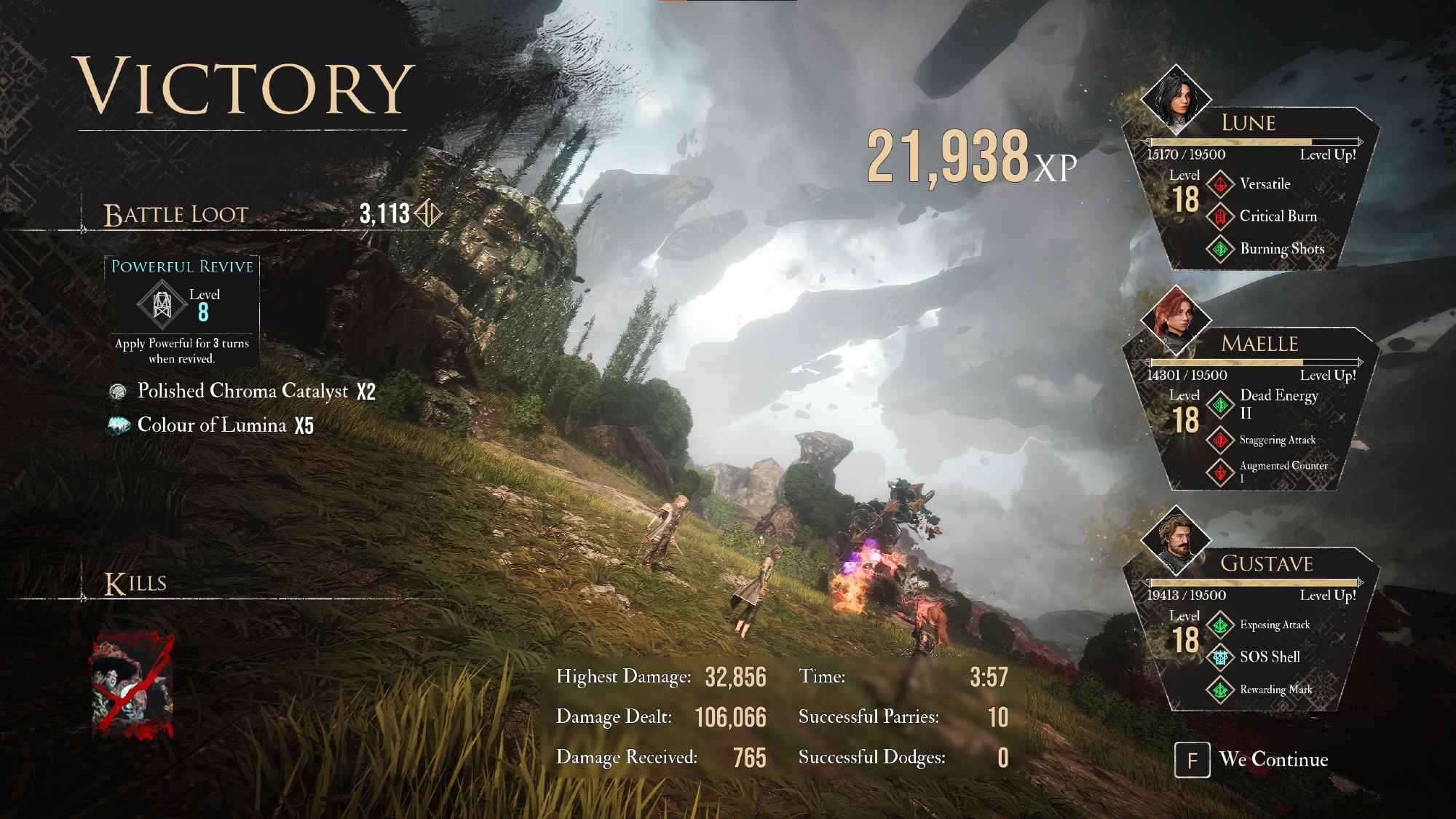Inspect the Powerful Revive picto loot card
This screenshot has height=819, width=1456.
[182, 311]
